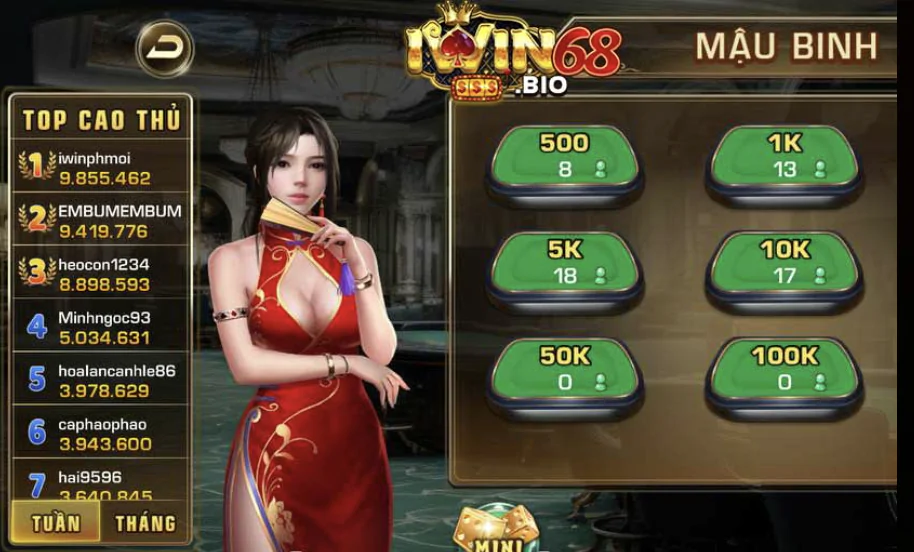Enter the 10K bet table
Screen dimensions: 914x552
784,266
